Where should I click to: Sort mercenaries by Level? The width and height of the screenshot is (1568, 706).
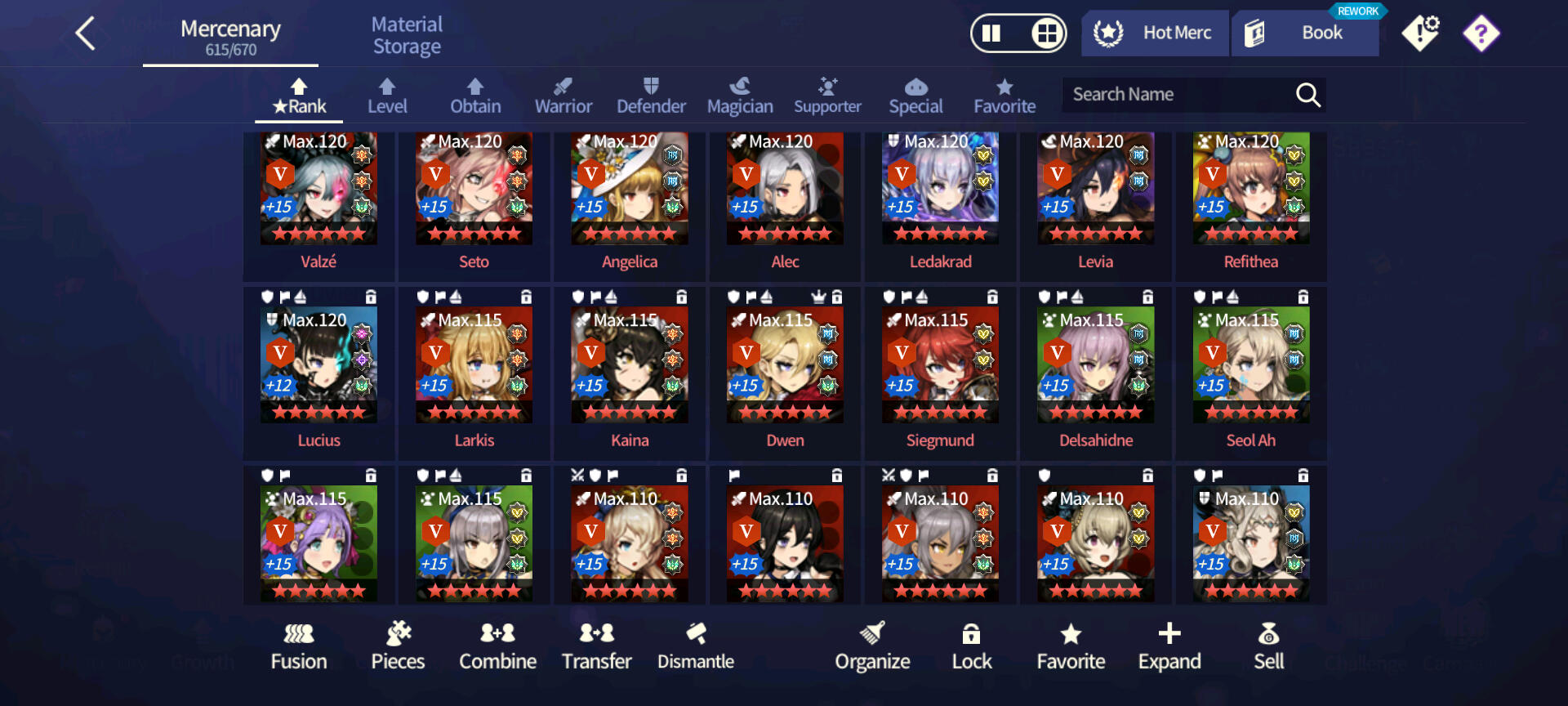pos(387,96)
